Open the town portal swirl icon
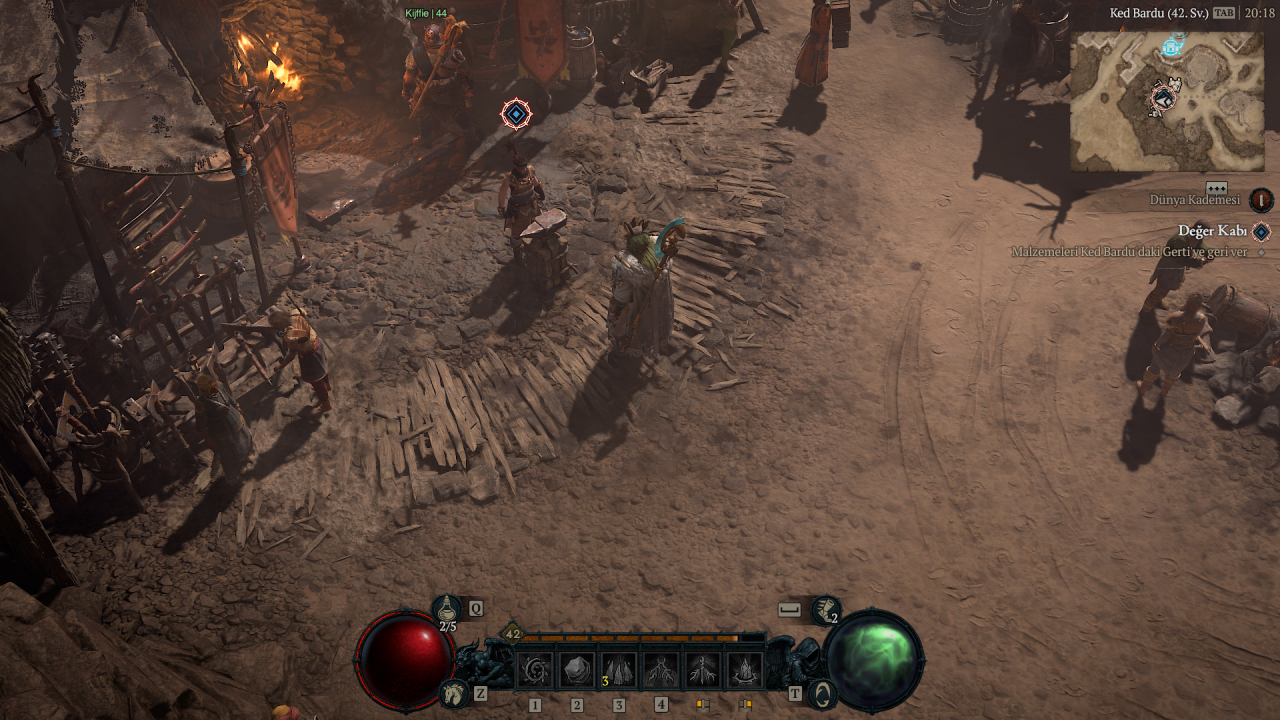Screen dimensions: 1280x720 coord(822,692)
